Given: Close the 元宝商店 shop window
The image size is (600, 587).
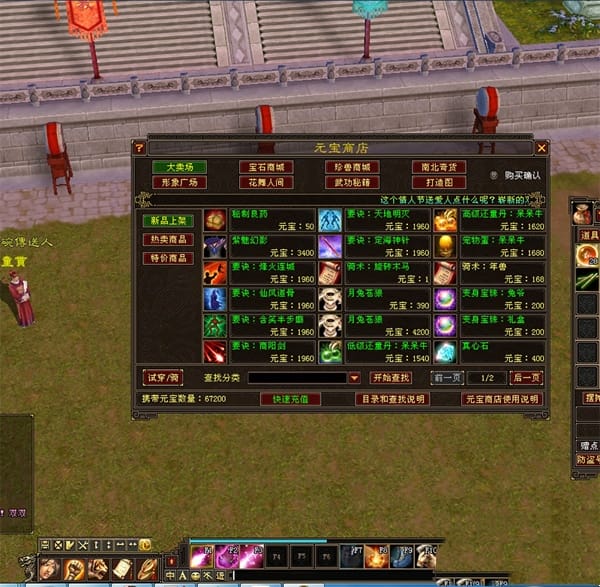Looking at the screenshot, I should point(542,148).
